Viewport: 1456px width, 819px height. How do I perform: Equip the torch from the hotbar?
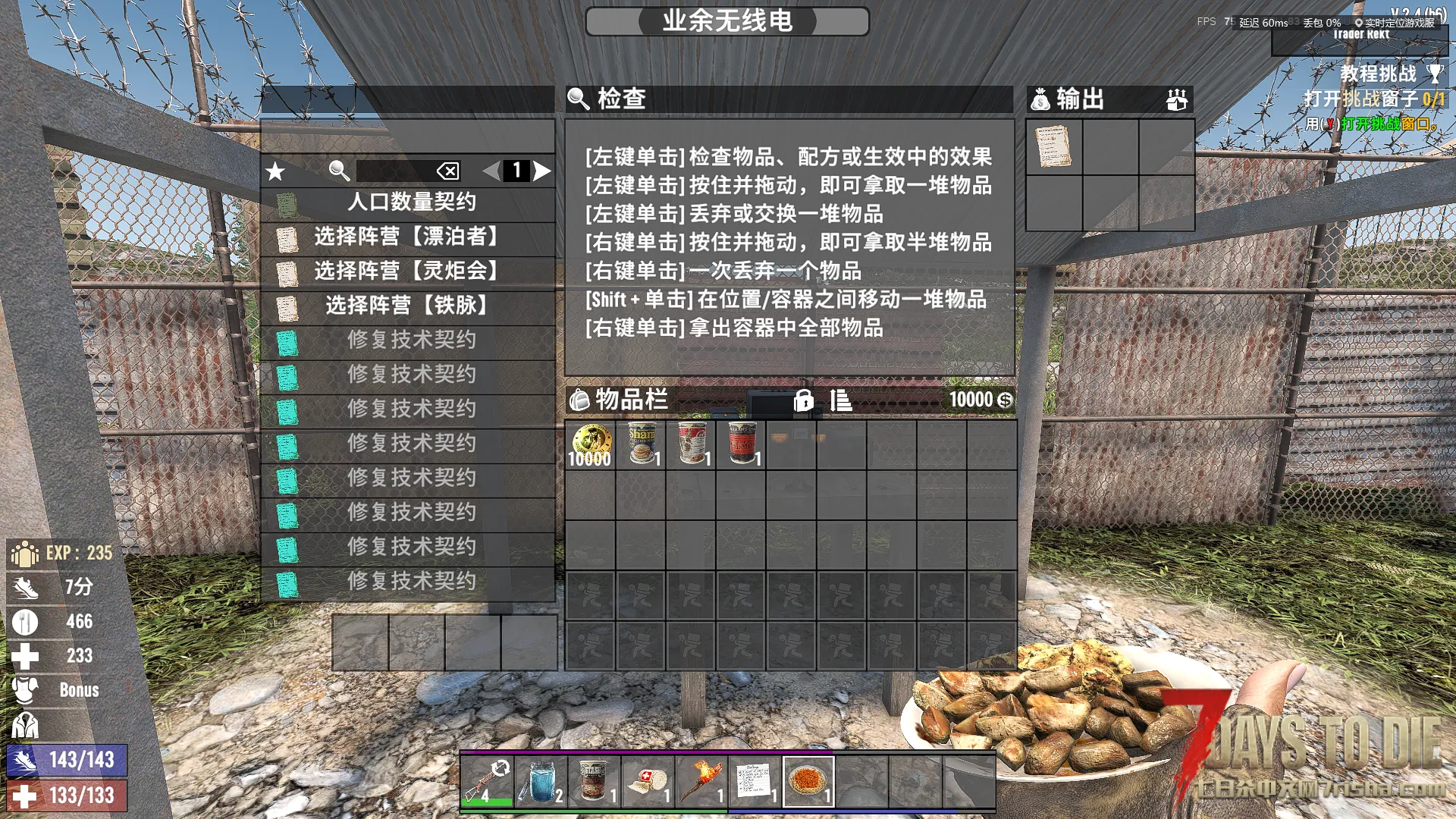pos(701,782)
